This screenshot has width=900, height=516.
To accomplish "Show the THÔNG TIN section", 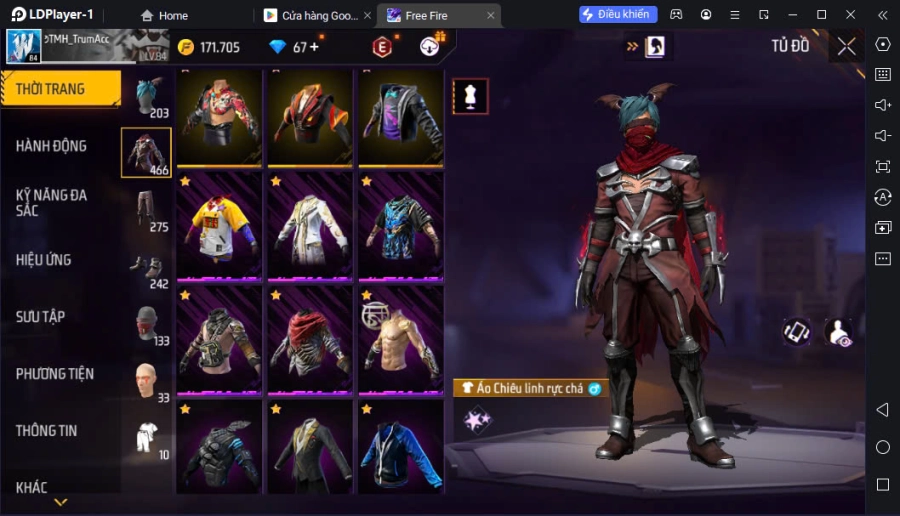I will point(47,431).
